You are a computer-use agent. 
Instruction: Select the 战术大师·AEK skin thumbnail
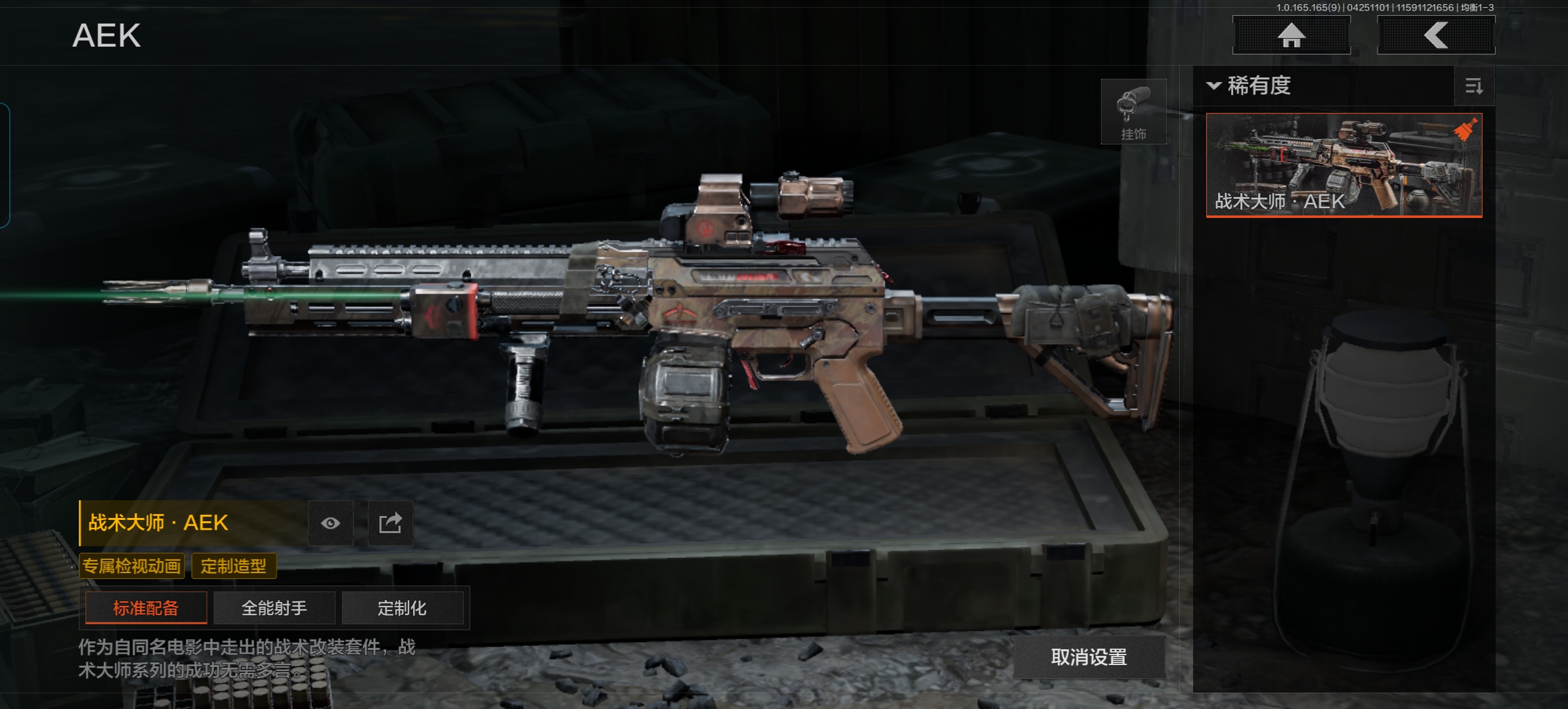tap(1344, 165)
